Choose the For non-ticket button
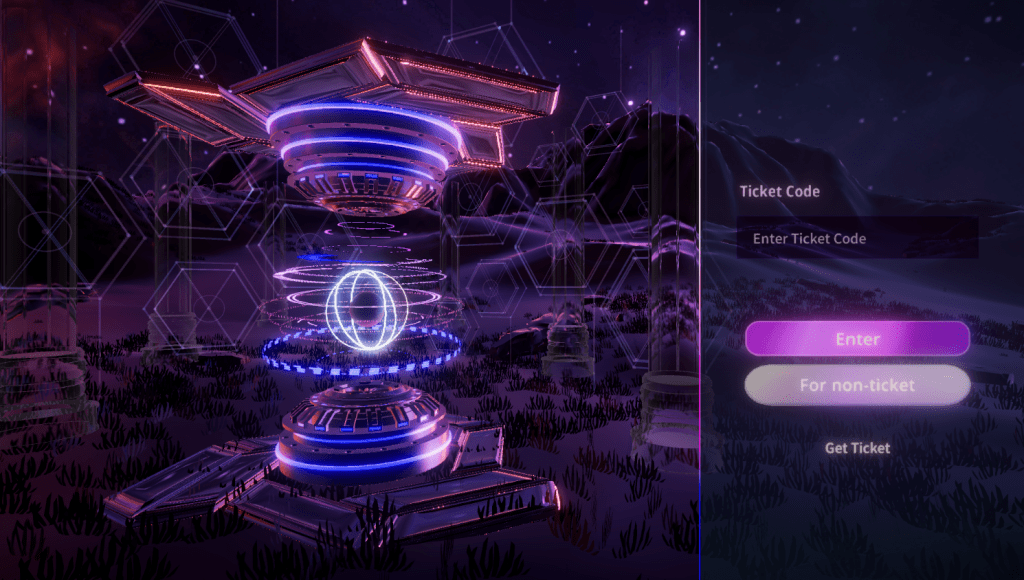Screen dimensions: 1024x580 pos(857,385)
